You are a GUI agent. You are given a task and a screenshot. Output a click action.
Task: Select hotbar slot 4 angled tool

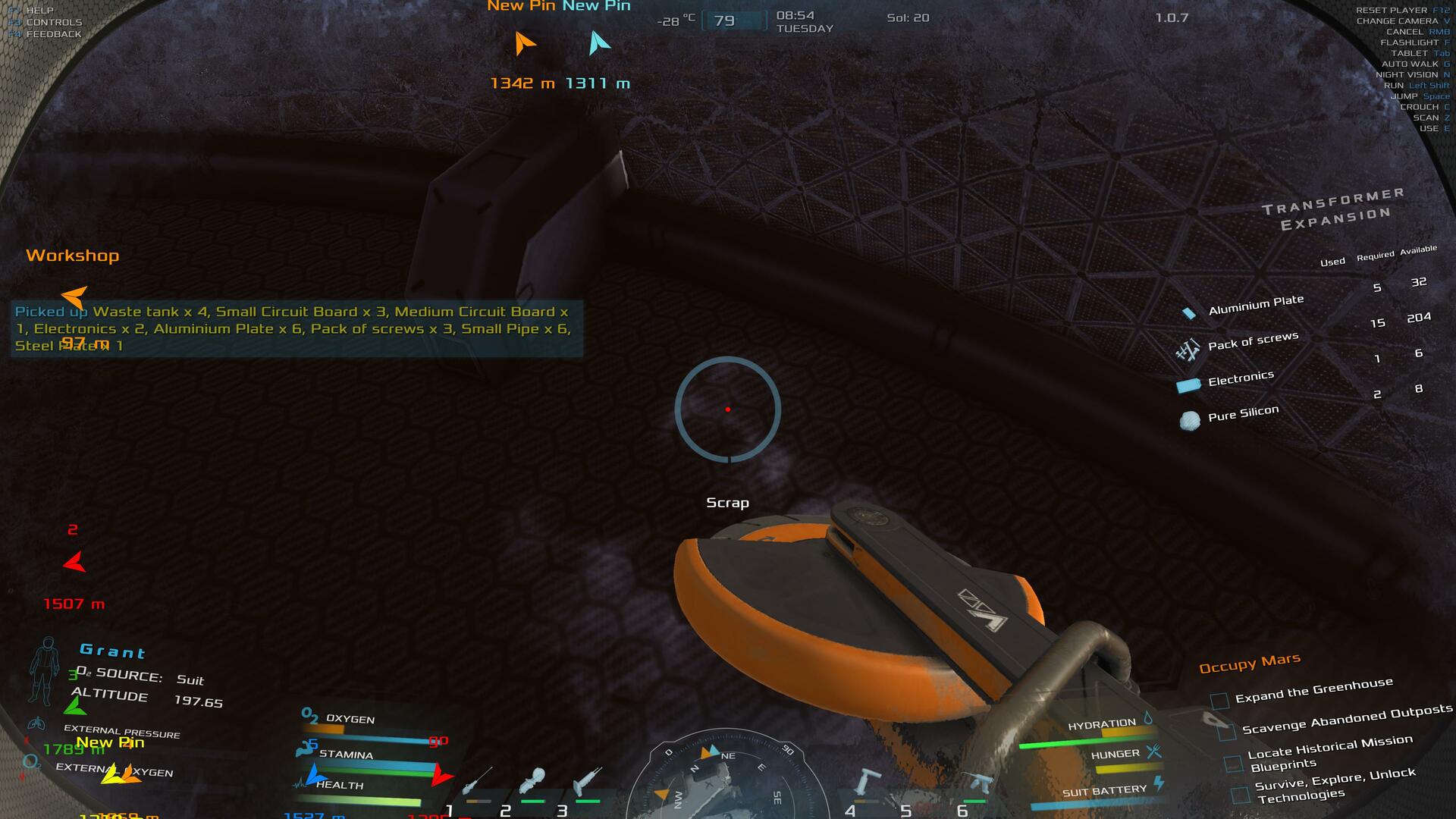[x=867, y=782]
